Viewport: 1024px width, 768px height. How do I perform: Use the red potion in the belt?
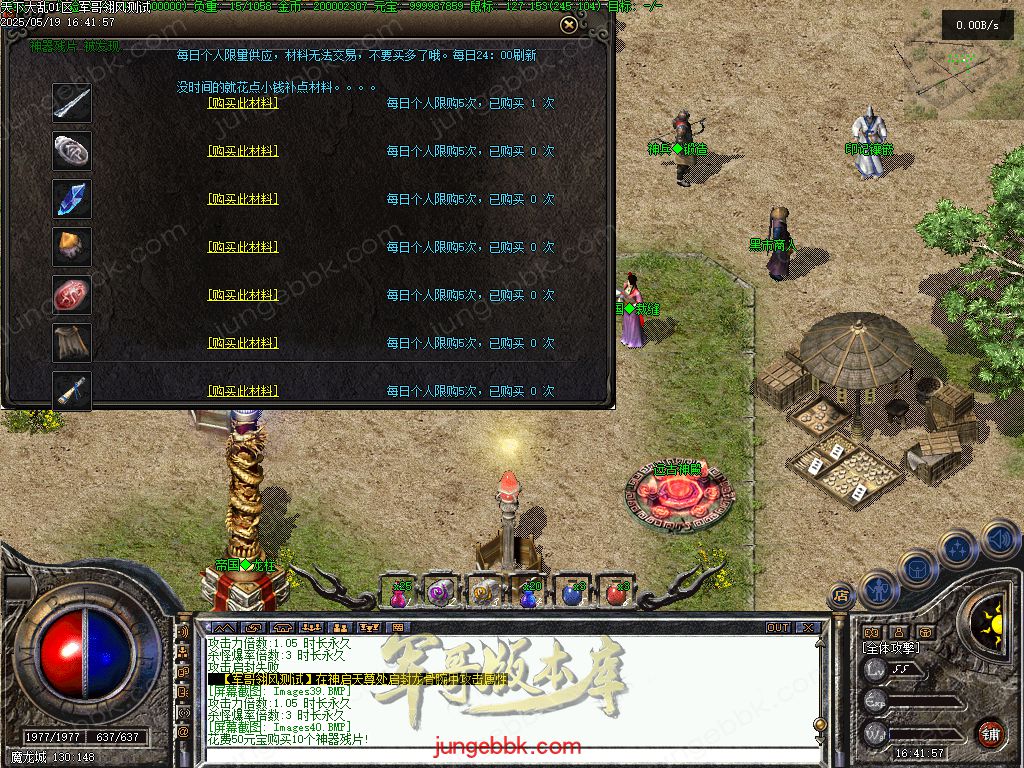click(617, 593)
